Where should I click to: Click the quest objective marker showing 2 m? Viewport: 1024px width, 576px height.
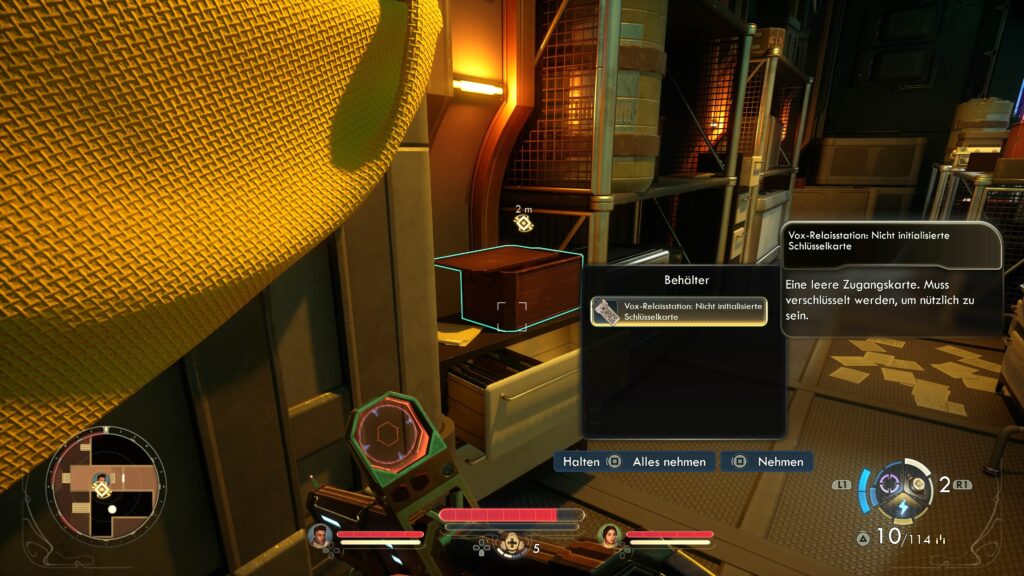[x=523, y=222]
